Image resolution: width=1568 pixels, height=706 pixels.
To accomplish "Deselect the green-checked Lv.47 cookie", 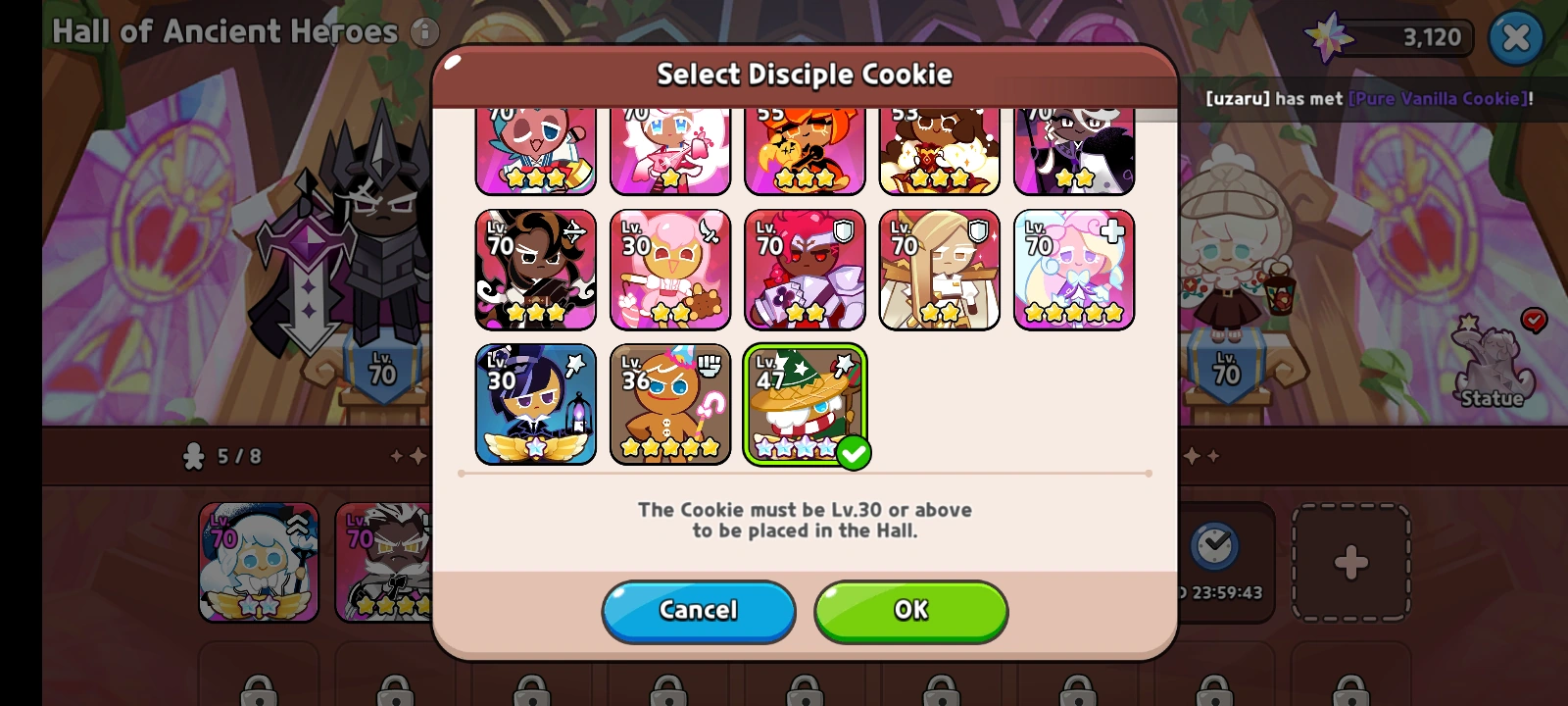I will pyautogui.click(x=805, y=404).
